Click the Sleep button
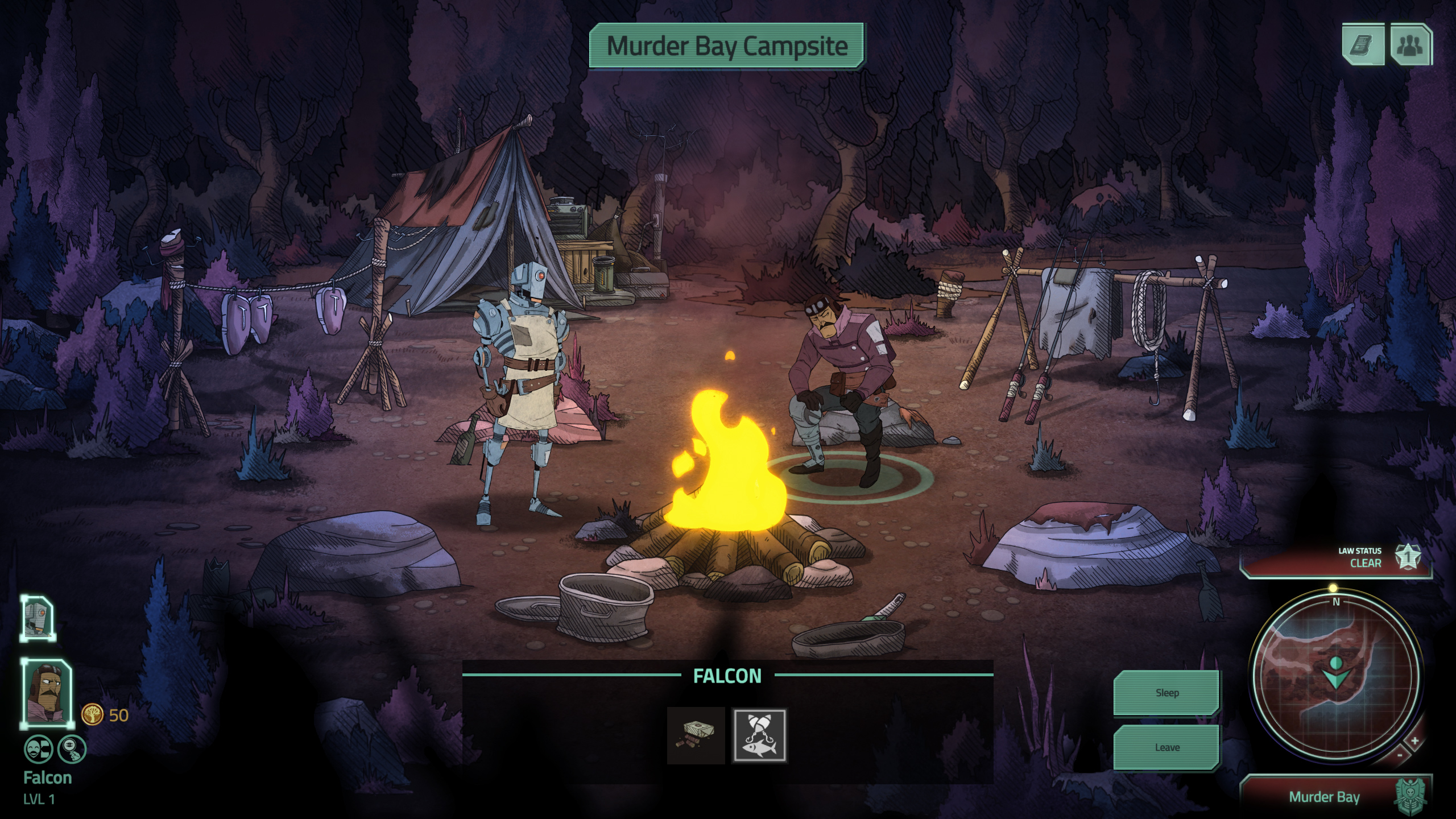1456x819 pixels. 1167,692
